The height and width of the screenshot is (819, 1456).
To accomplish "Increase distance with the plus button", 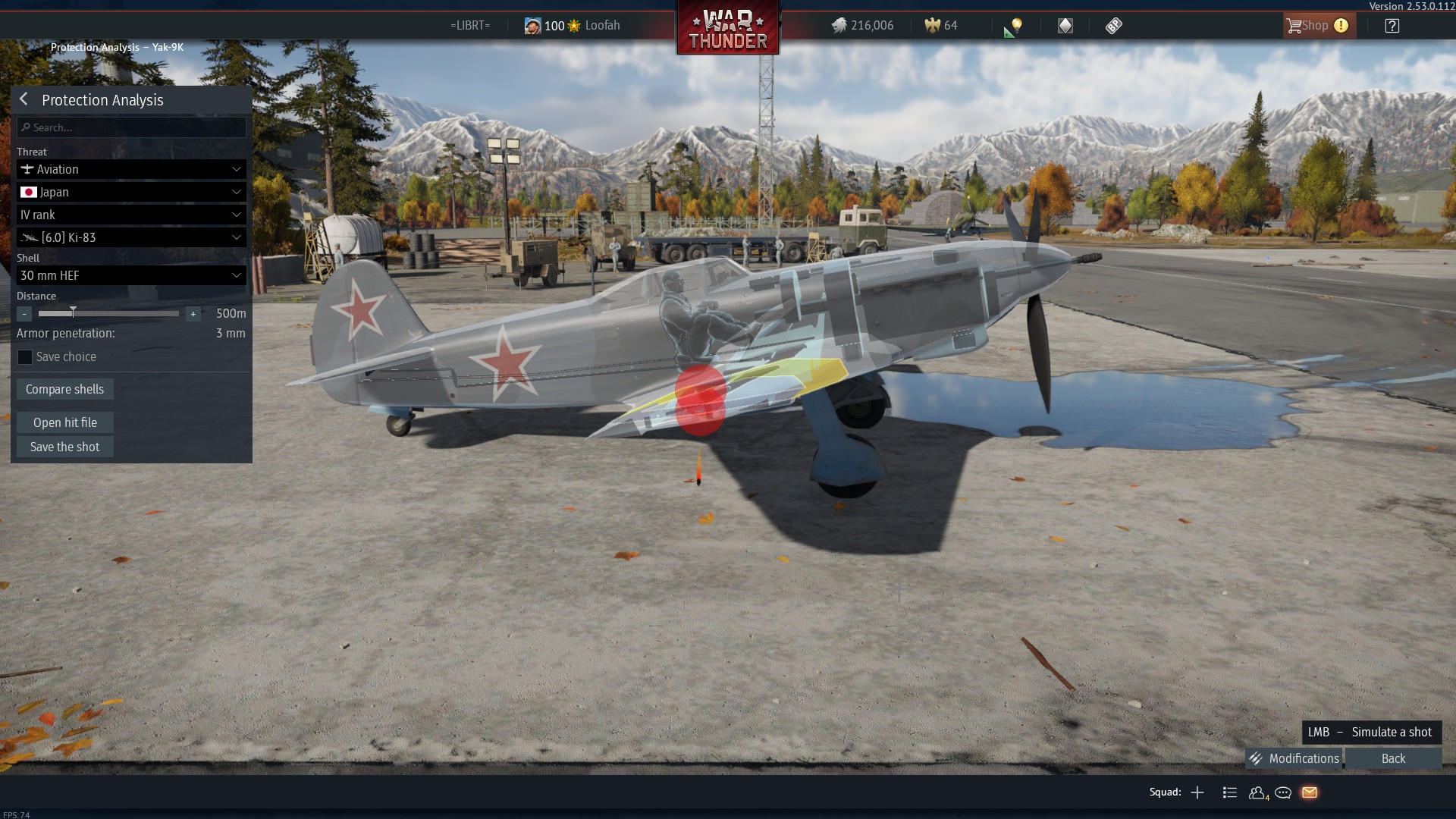I will point(193,313).
